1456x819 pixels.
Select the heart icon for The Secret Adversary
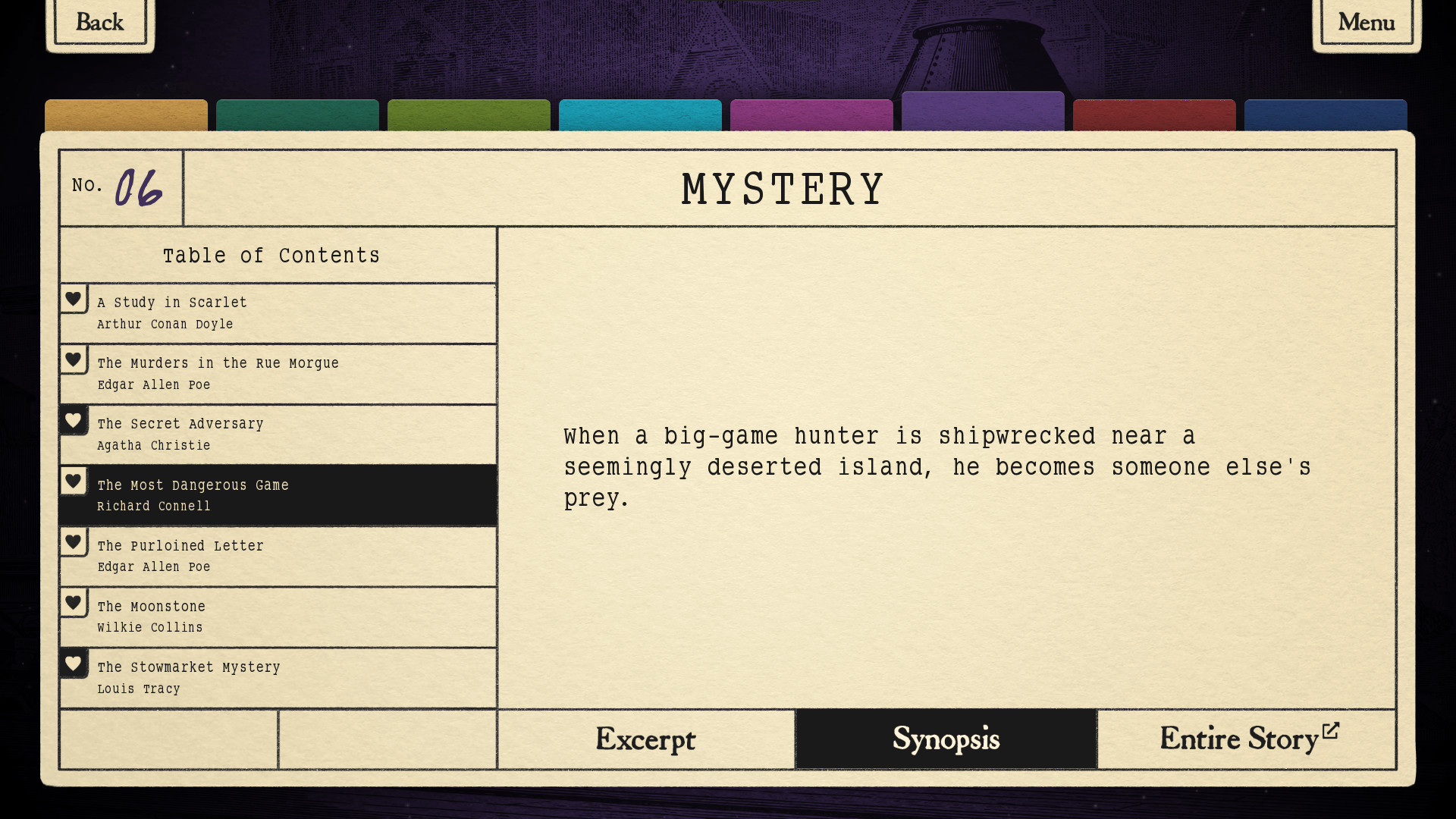(x=74, y=420)
